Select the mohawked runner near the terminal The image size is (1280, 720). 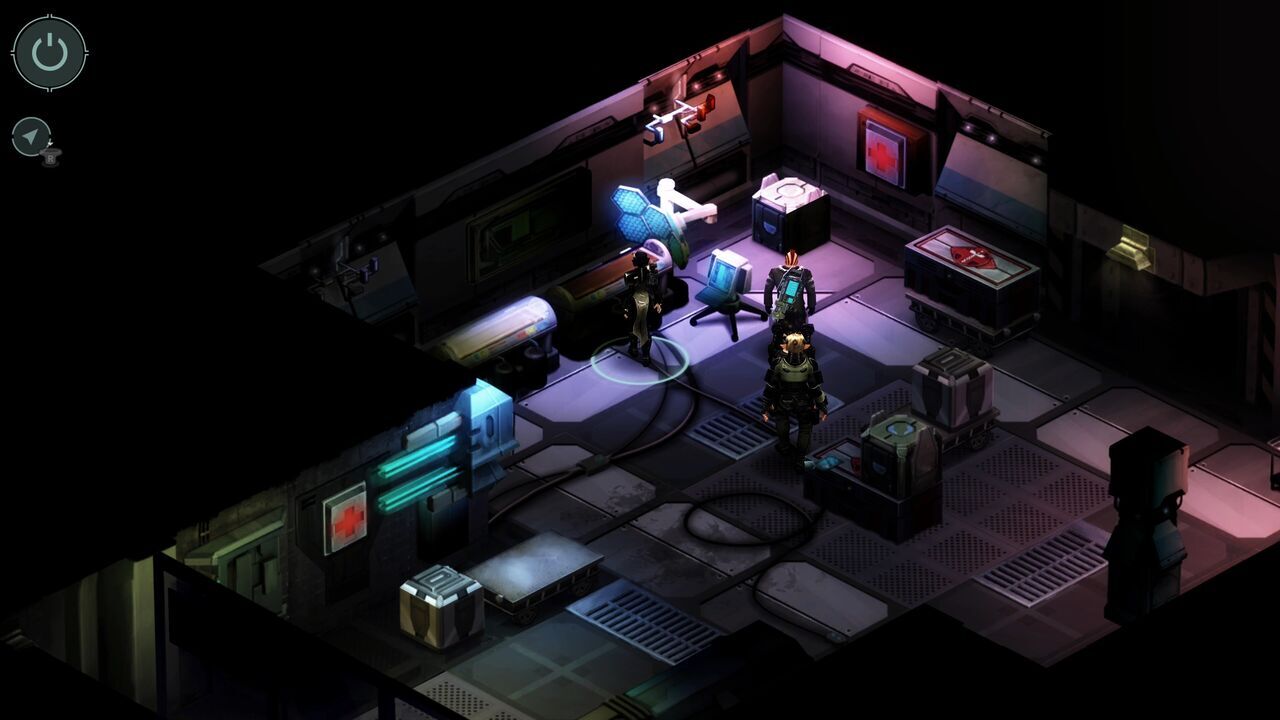click(x=790, y=290)
